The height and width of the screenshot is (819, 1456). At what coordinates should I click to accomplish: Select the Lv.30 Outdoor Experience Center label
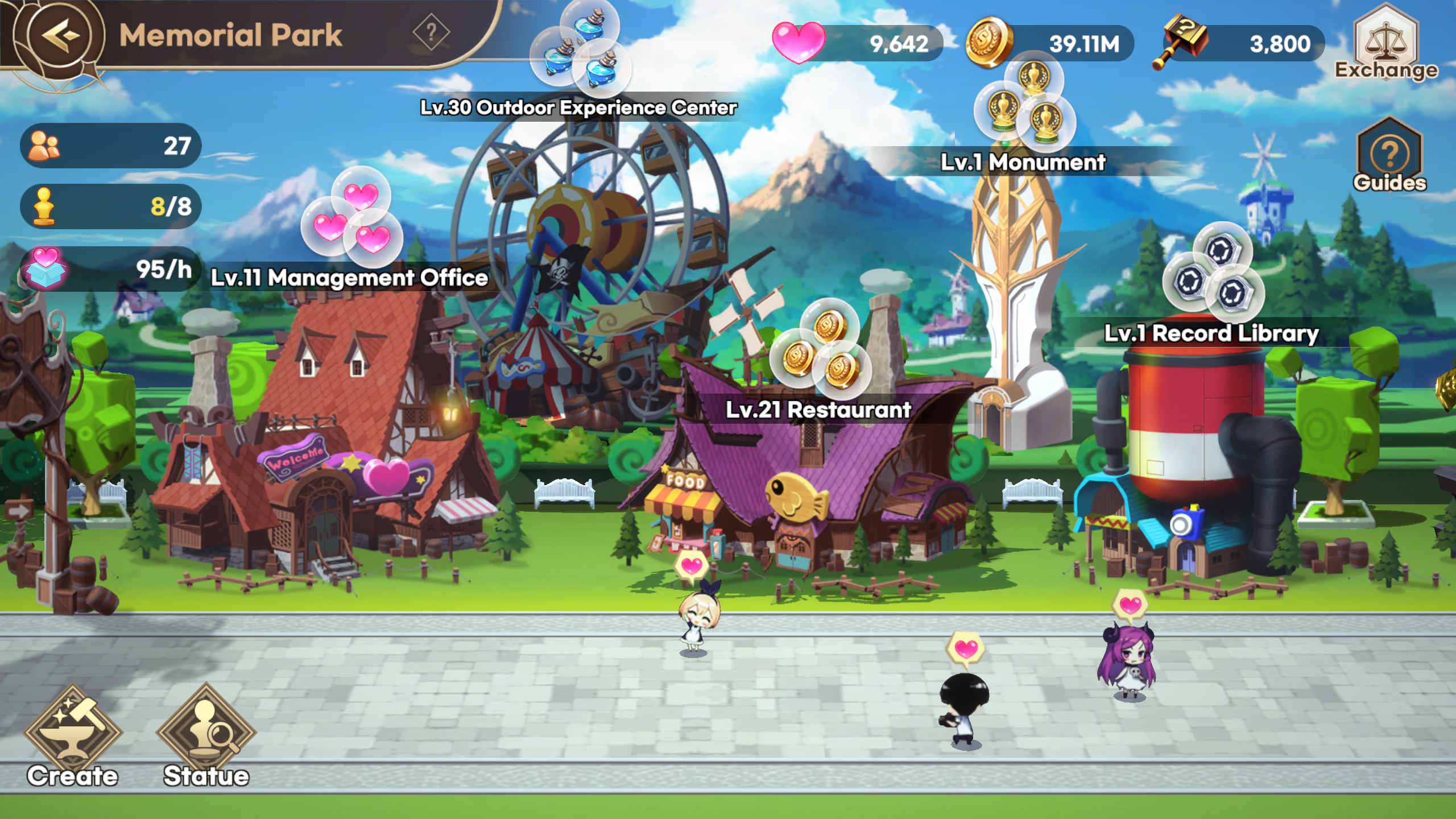(578, 107)
